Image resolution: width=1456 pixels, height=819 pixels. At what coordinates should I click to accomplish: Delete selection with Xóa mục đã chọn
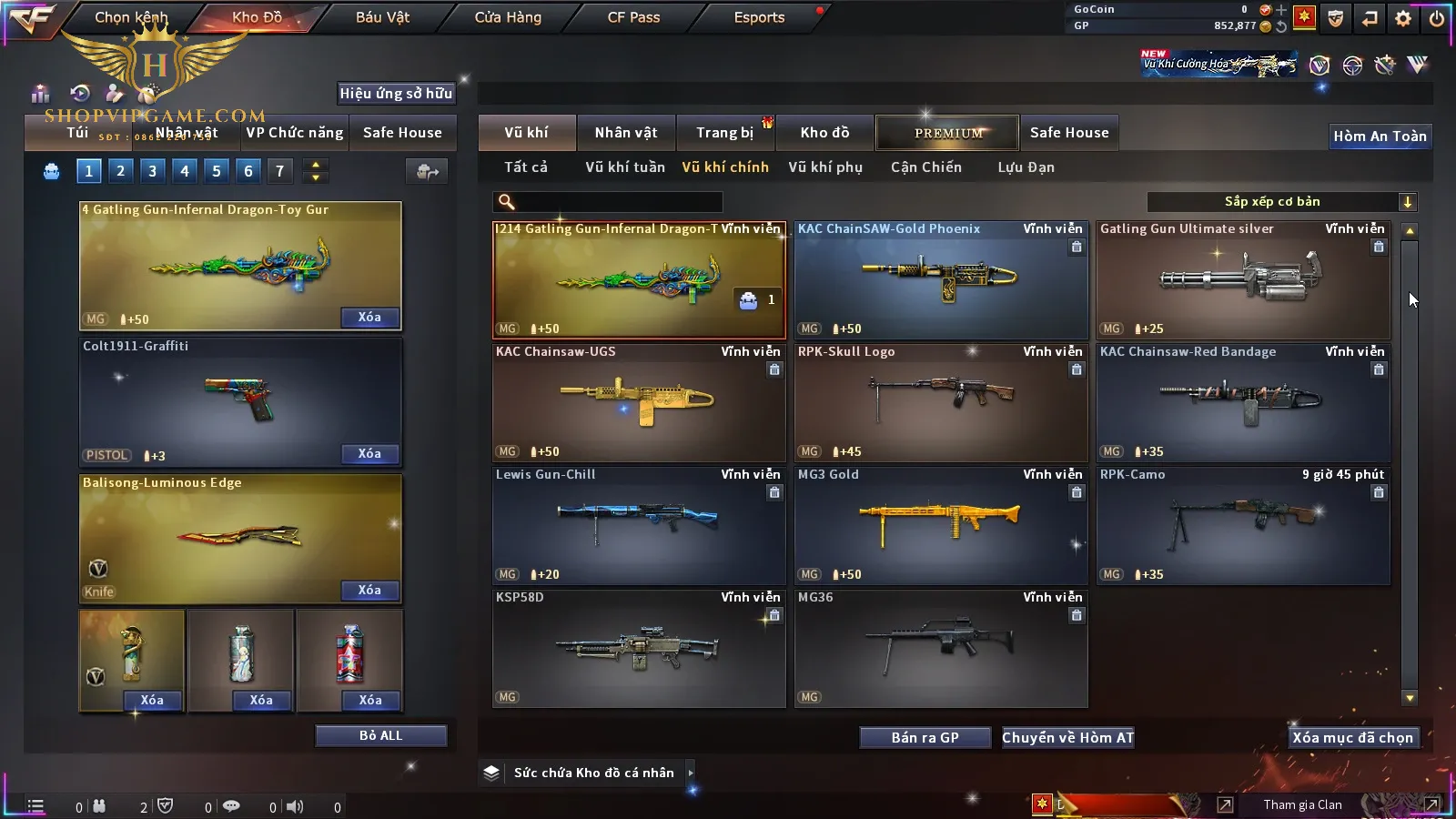[1352, 738]
